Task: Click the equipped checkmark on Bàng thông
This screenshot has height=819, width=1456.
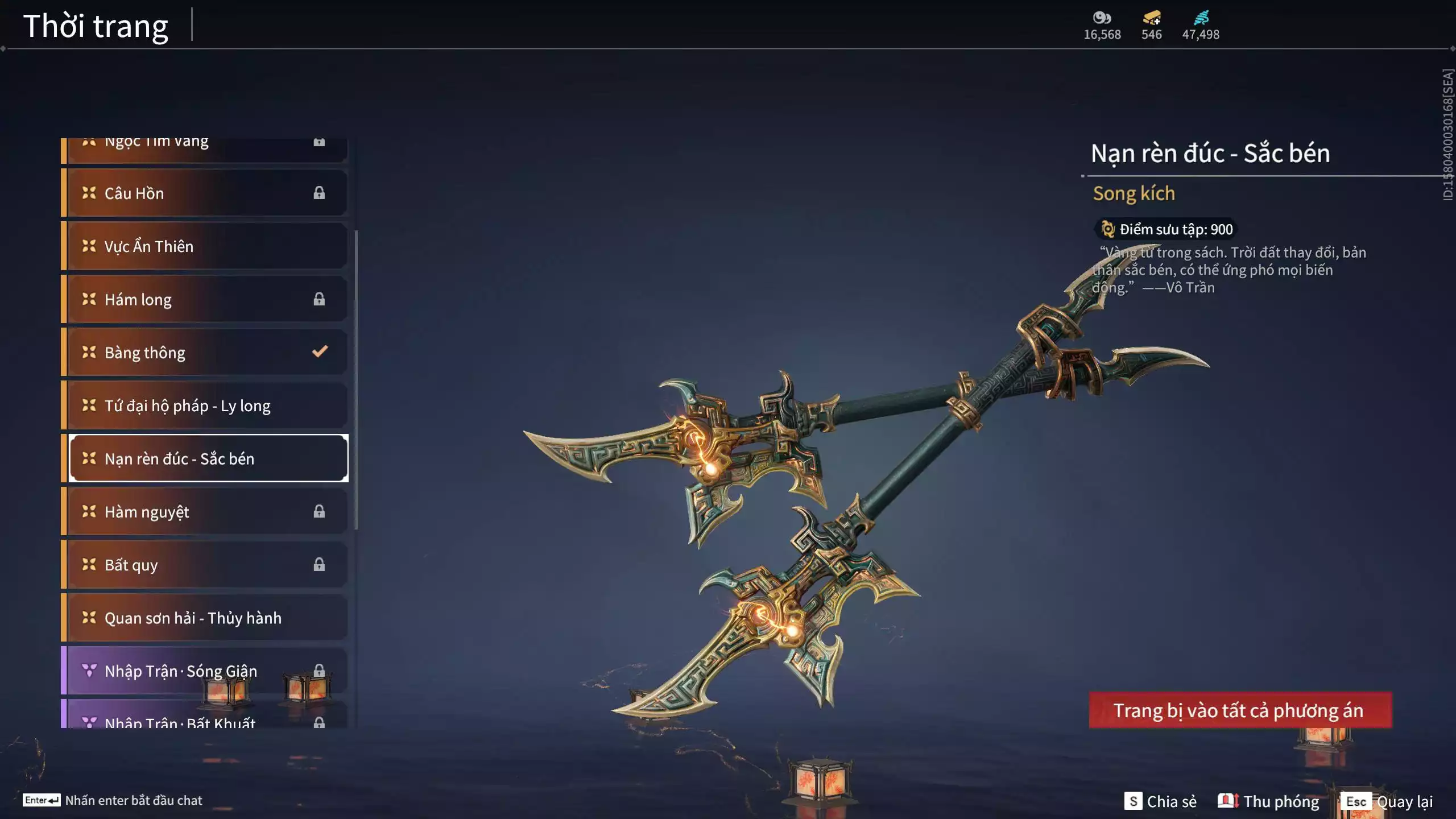Action: coord(319,351)
